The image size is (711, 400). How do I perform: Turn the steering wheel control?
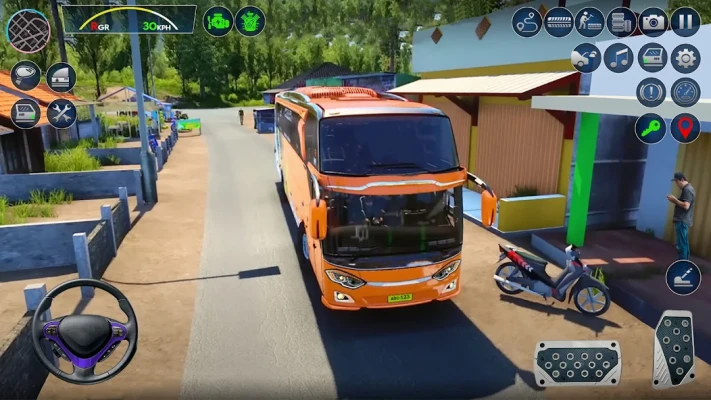pyautogui.click(x=84, y=330)
